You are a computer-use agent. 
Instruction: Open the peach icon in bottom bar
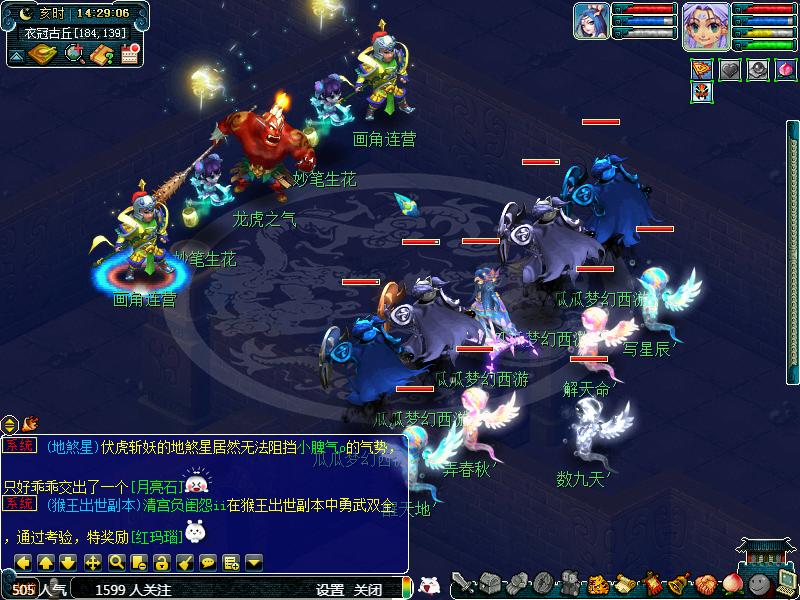(x=732, y=583)
